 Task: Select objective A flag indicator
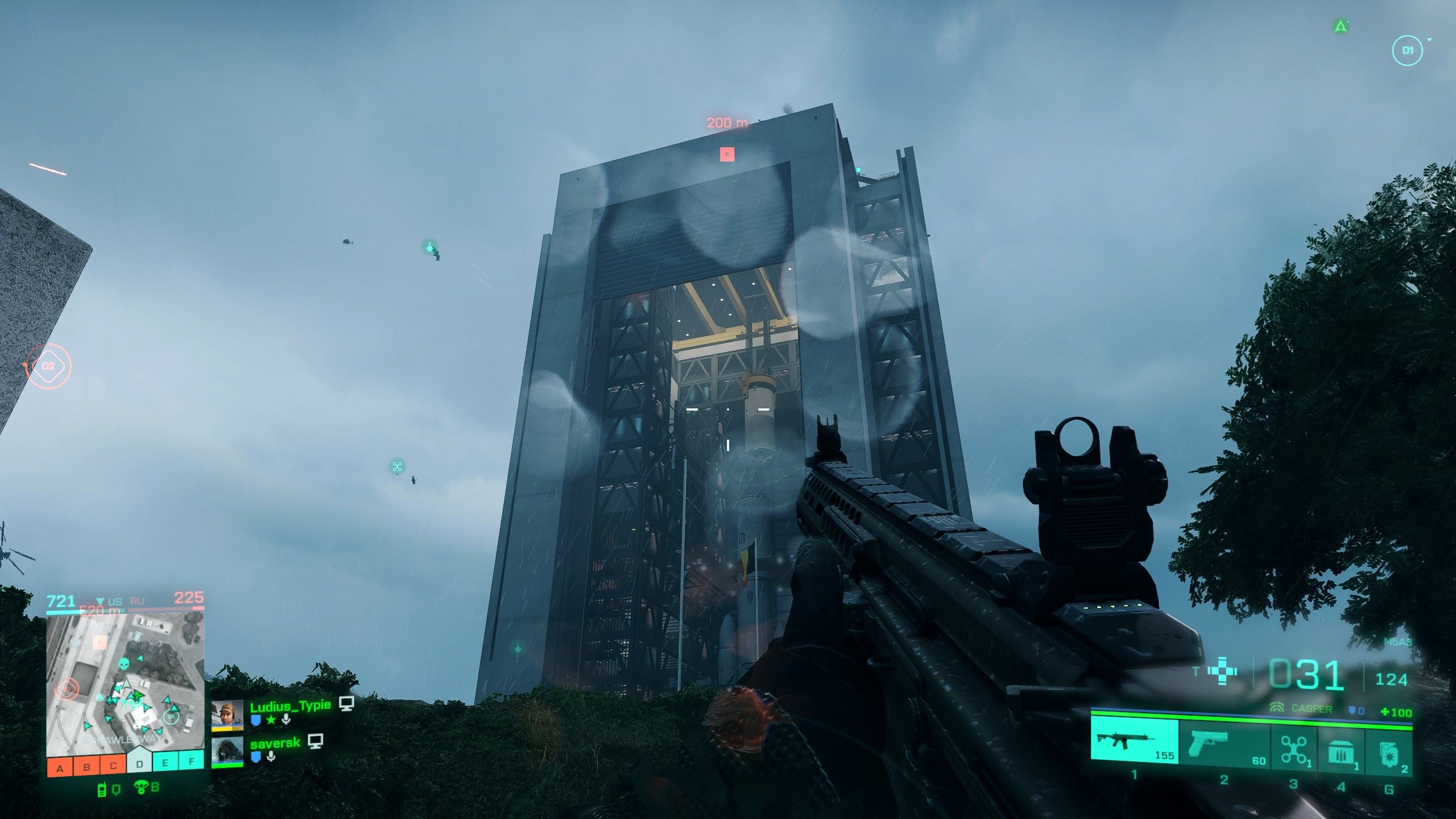pos(60,766)
